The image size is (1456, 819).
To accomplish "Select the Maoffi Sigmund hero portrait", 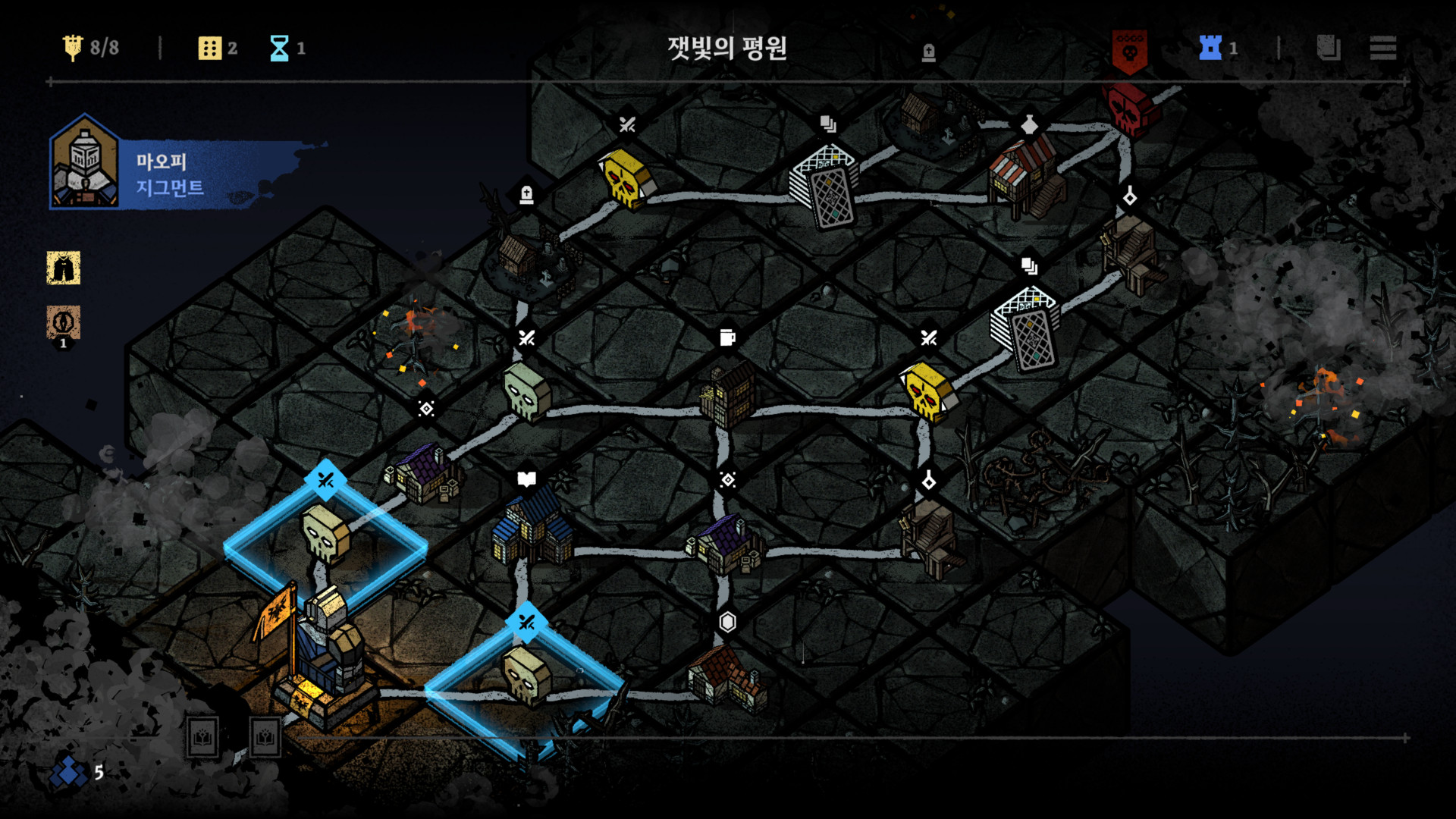I will [84, 162].
